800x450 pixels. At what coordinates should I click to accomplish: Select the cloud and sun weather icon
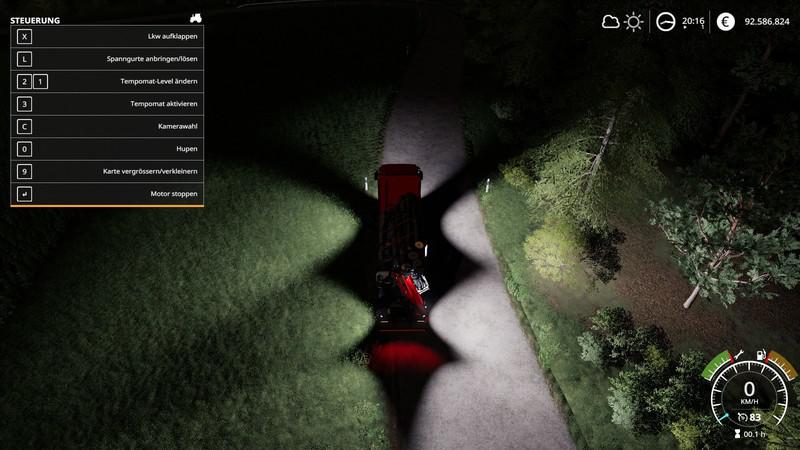pyautogui.click(x=622, y=21)
